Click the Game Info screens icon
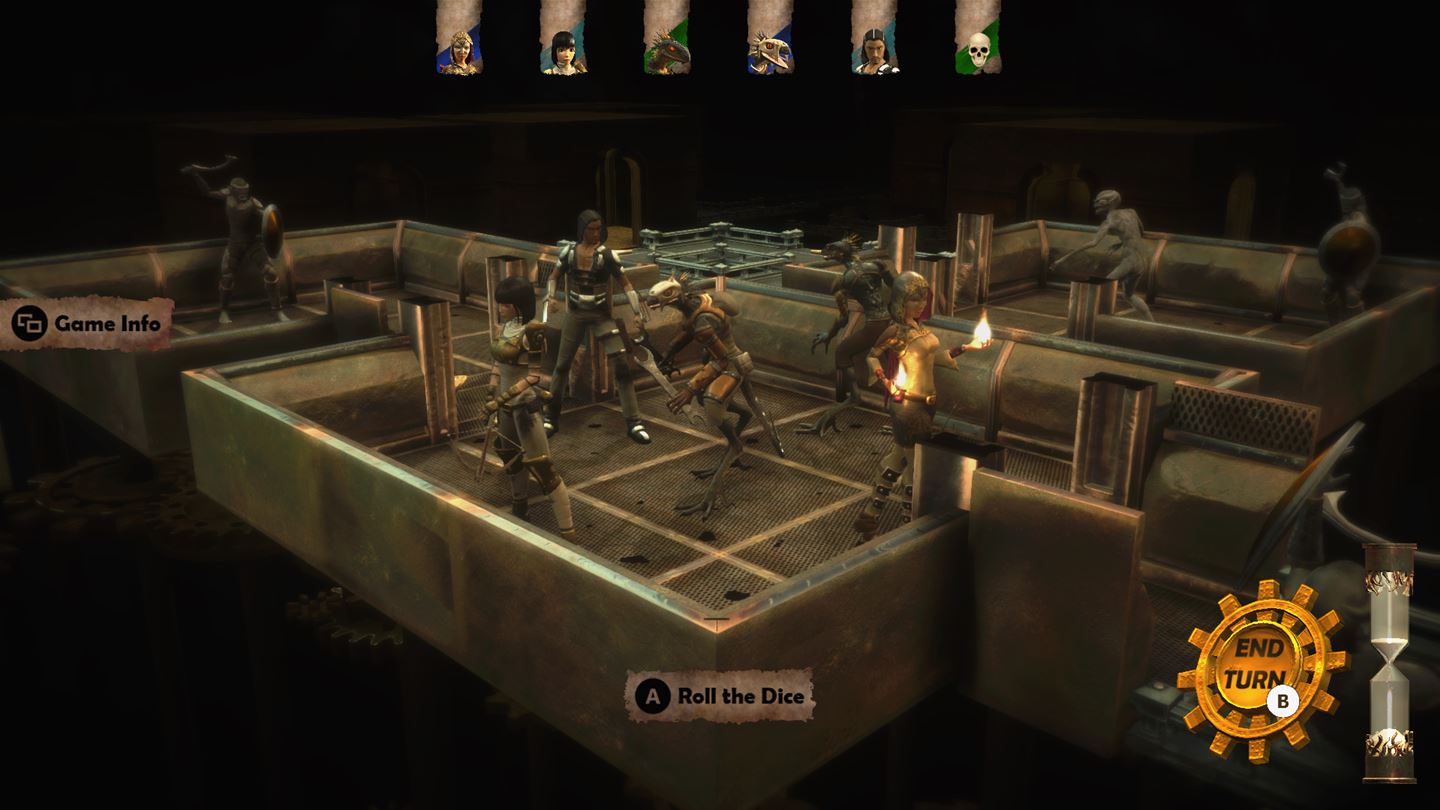Image resolution: width=1440 pixels, height=810 pixels. click(x=30, y=322)
